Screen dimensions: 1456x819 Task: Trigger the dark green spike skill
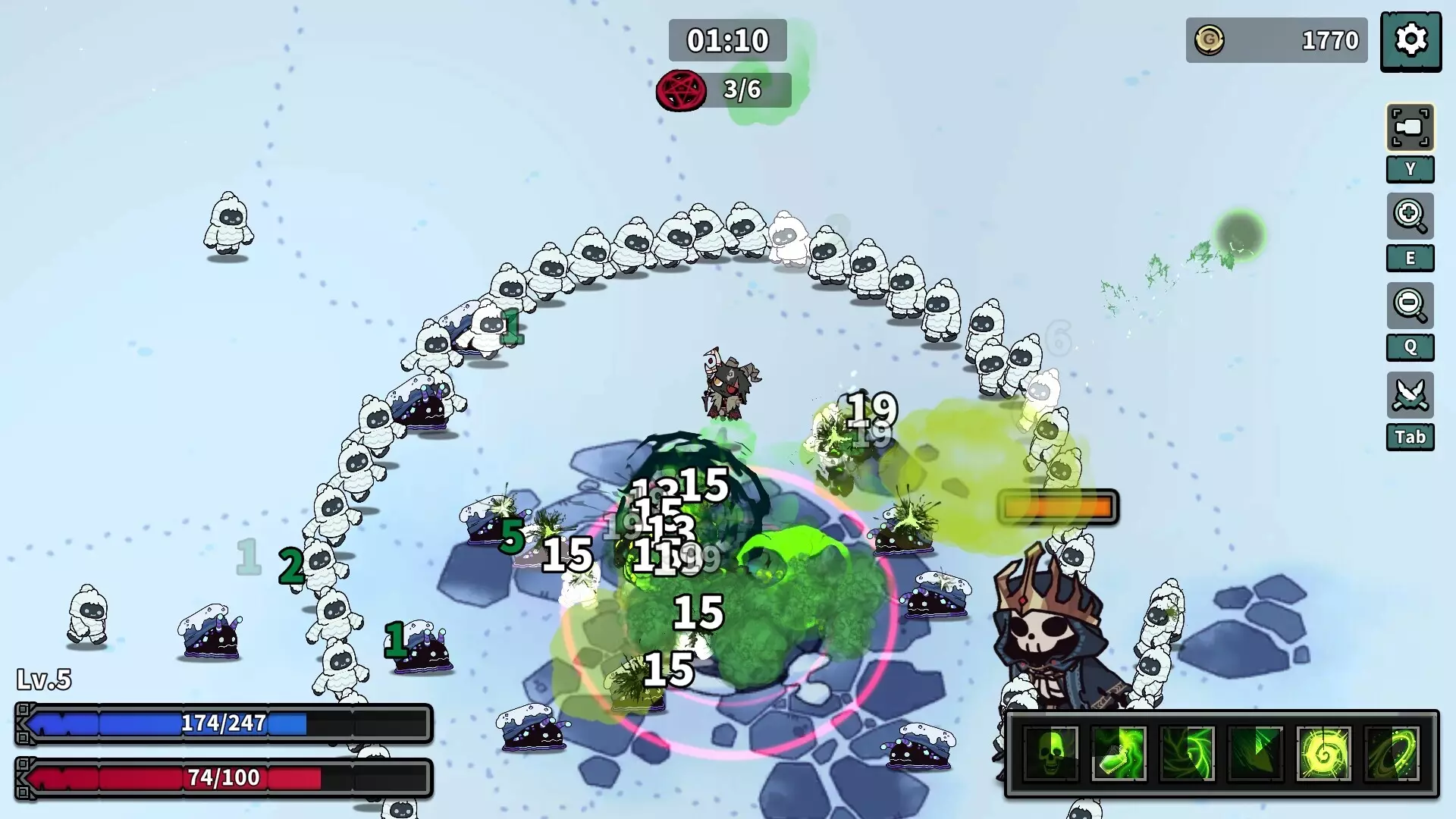pyautogui.click(x=1255, y=753)
